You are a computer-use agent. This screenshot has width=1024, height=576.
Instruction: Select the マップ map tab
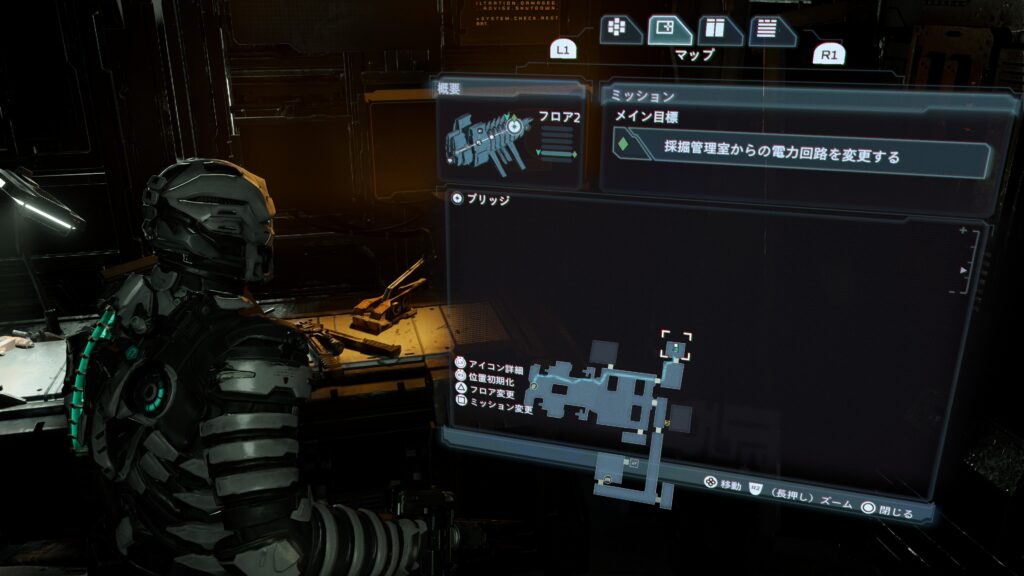click(669, 30)
